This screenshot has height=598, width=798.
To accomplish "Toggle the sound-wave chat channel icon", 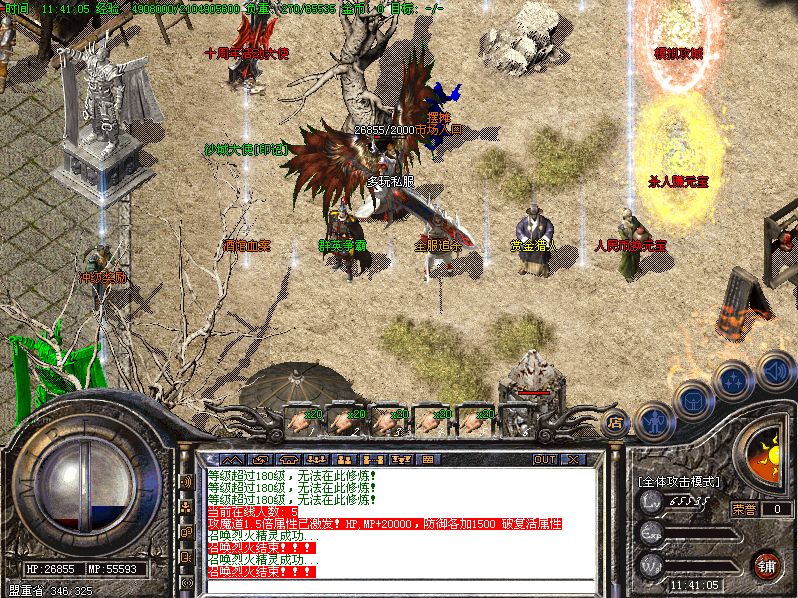I will pyautogui.click(x=186, y=481).
